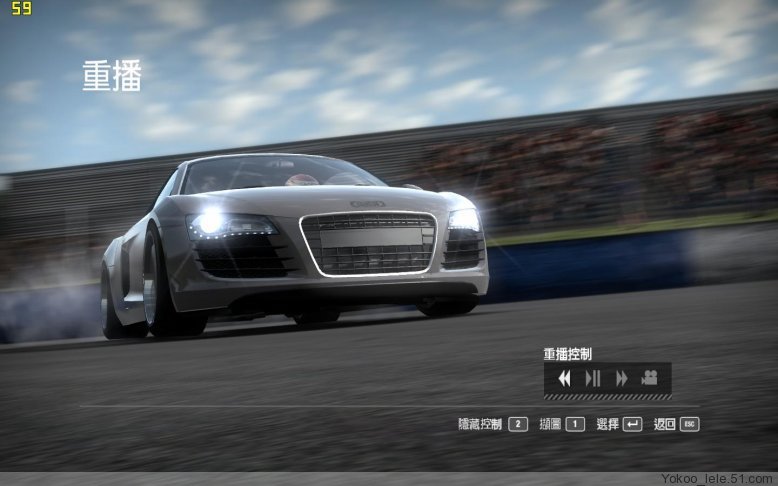
Task: Toggle play/pause on the replay
Action: [593, 378]
